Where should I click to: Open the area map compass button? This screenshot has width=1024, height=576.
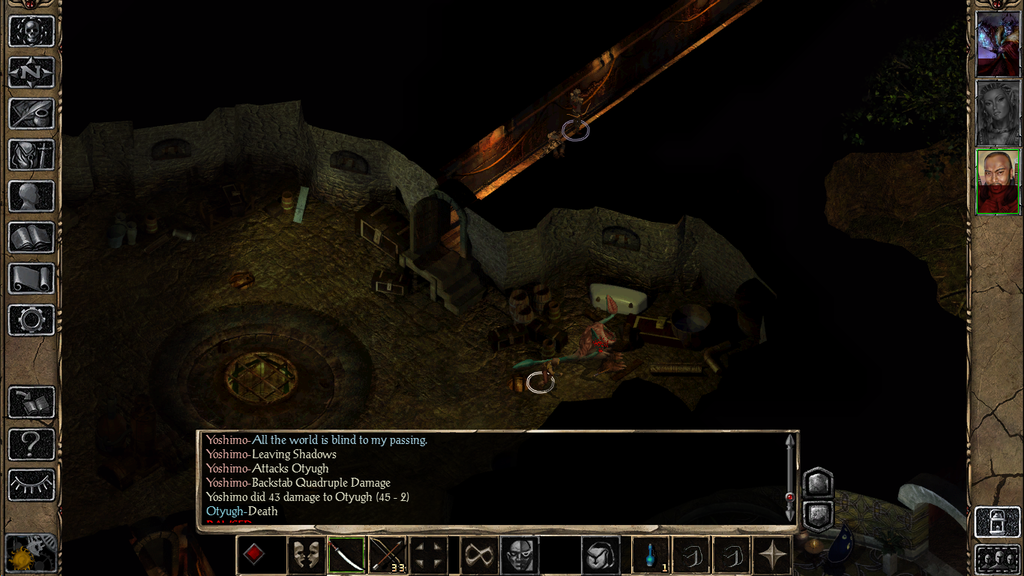(x=31, y=72)
